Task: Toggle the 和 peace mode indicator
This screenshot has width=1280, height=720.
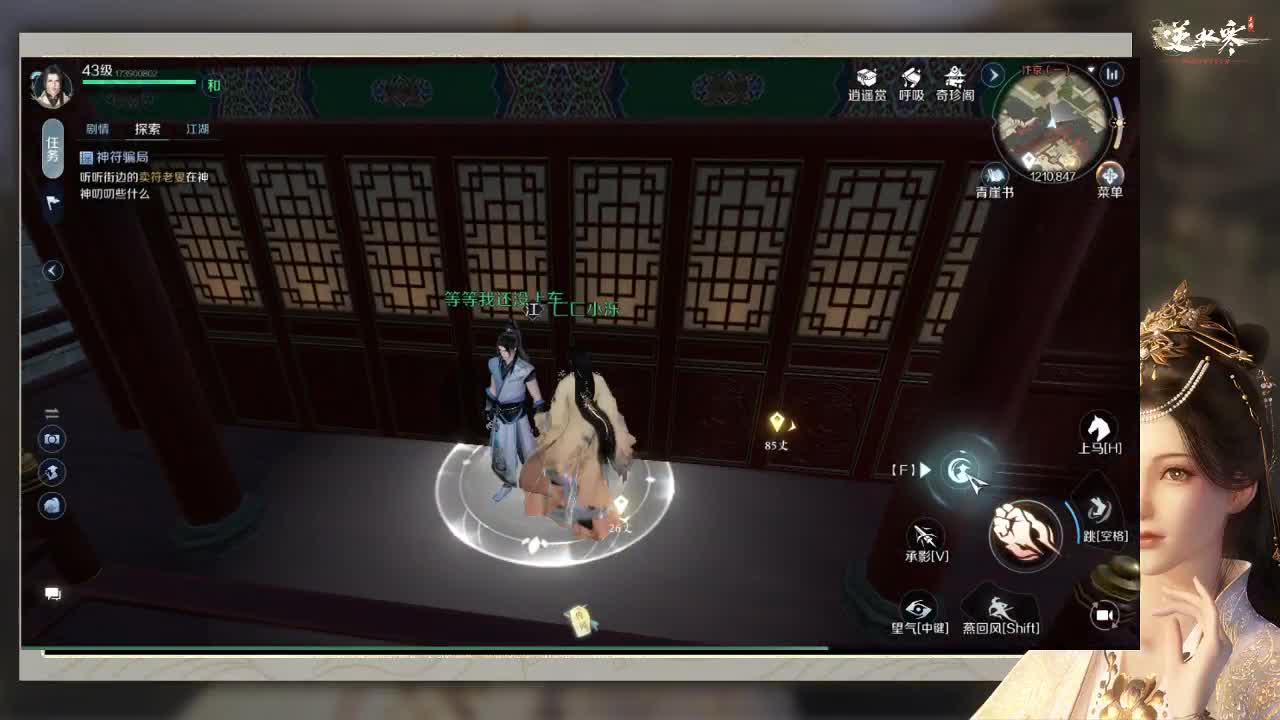Action: (x=214, y=85)
